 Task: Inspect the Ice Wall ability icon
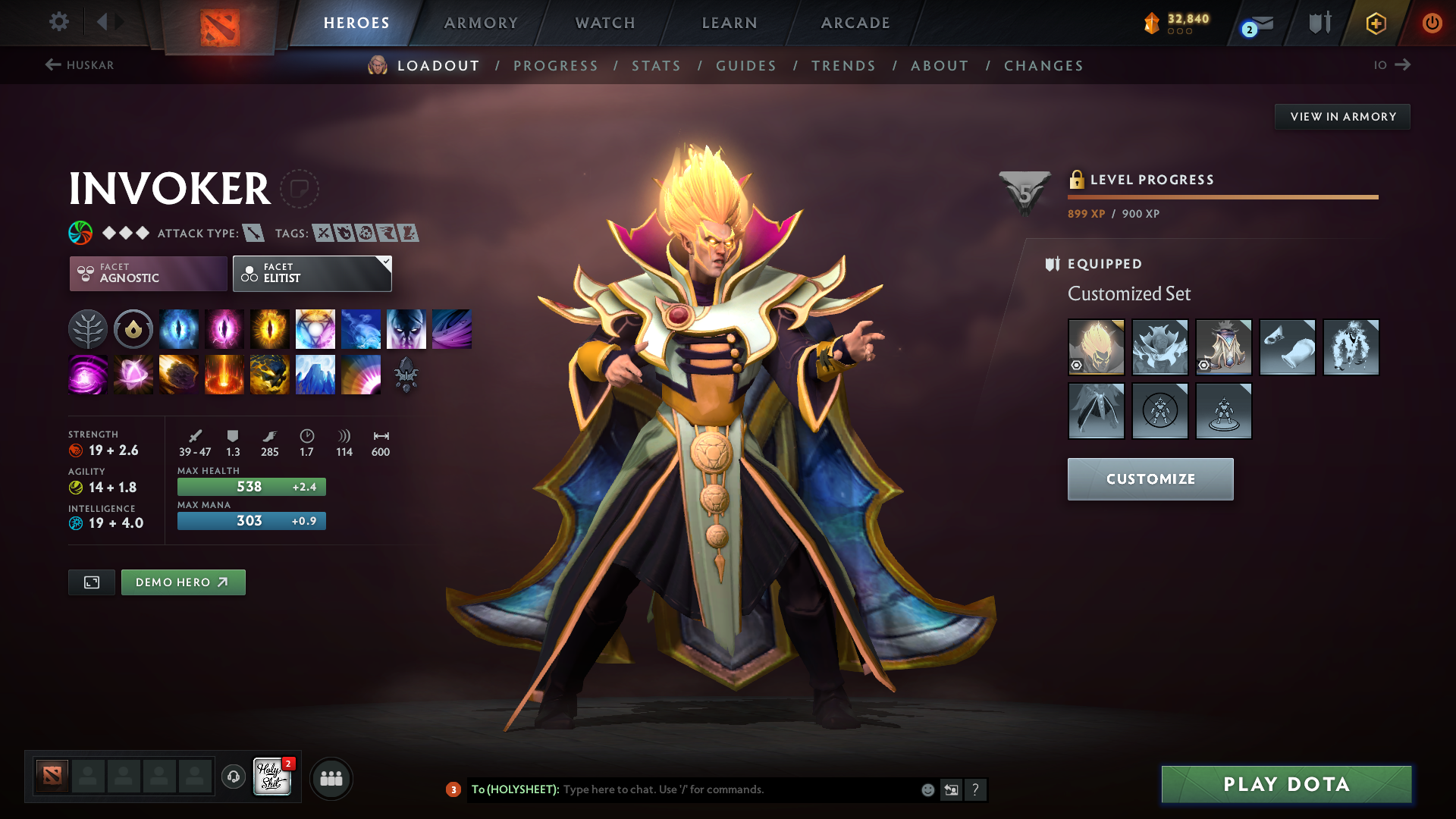pos(315,374)
